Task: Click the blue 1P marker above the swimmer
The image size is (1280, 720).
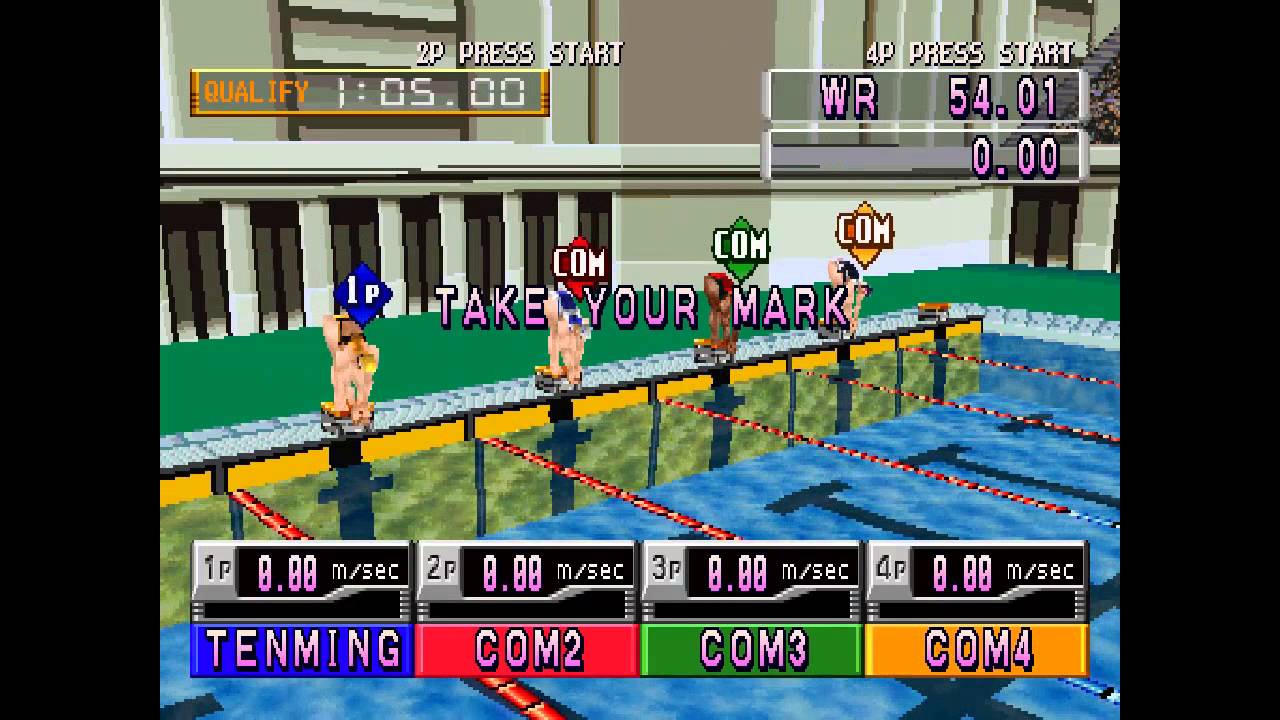Action: coord(360,291)
